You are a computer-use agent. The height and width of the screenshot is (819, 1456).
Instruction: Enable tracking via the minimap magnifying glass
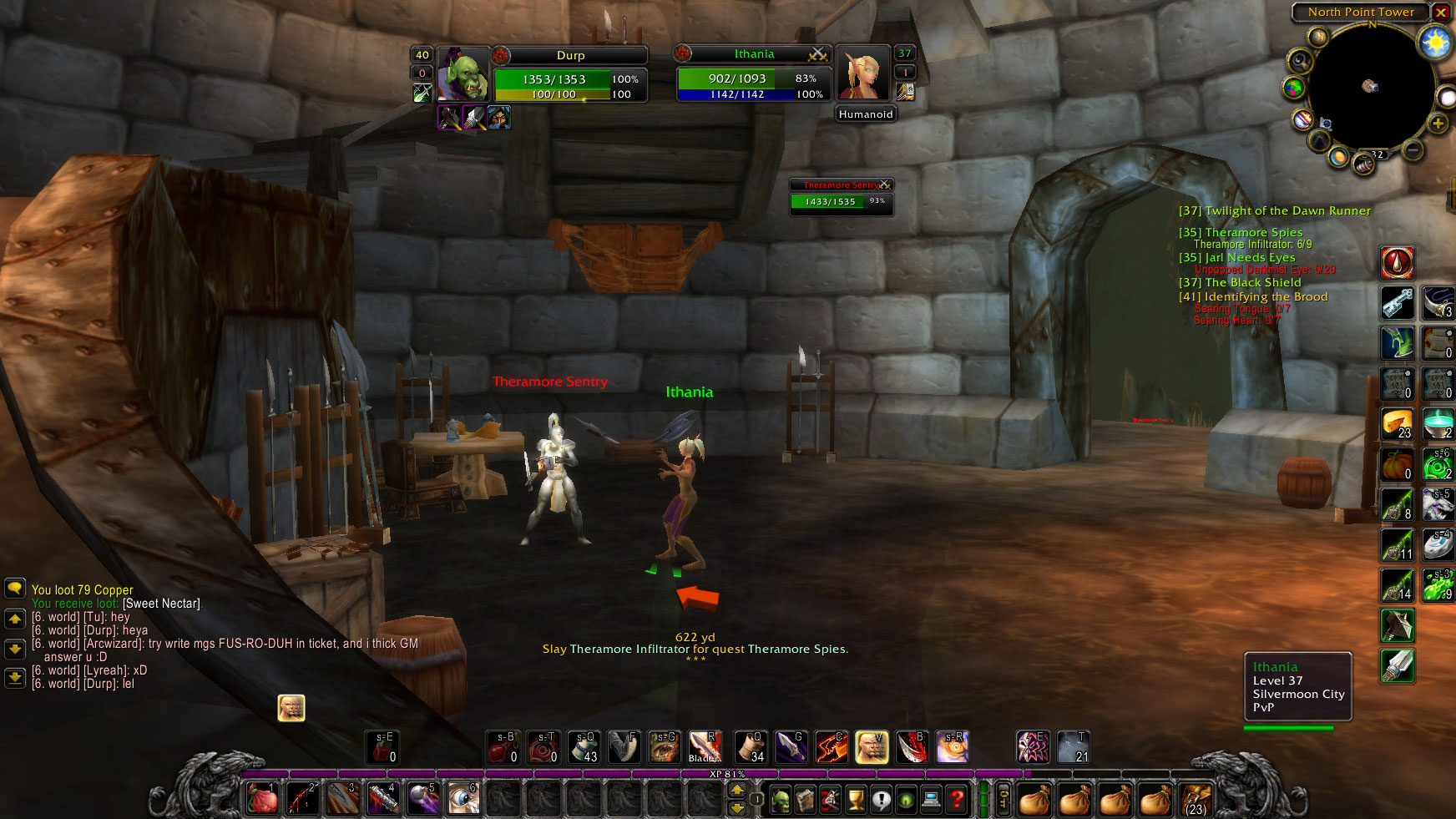pos(1300,61)
